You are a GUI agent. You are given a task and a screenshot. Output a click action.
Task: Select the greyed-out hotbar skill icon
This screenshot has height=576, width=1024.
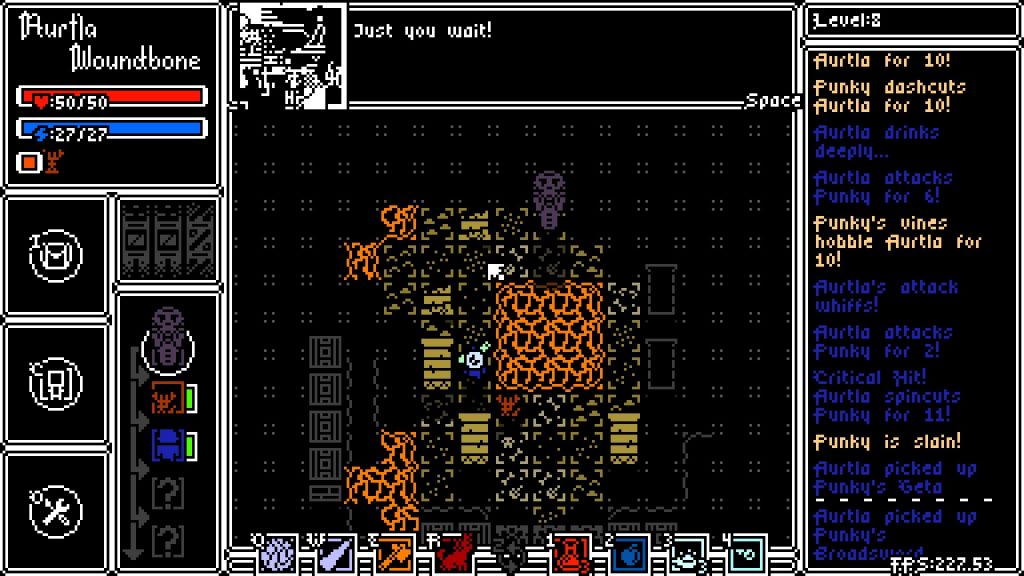tap(511, 554)
